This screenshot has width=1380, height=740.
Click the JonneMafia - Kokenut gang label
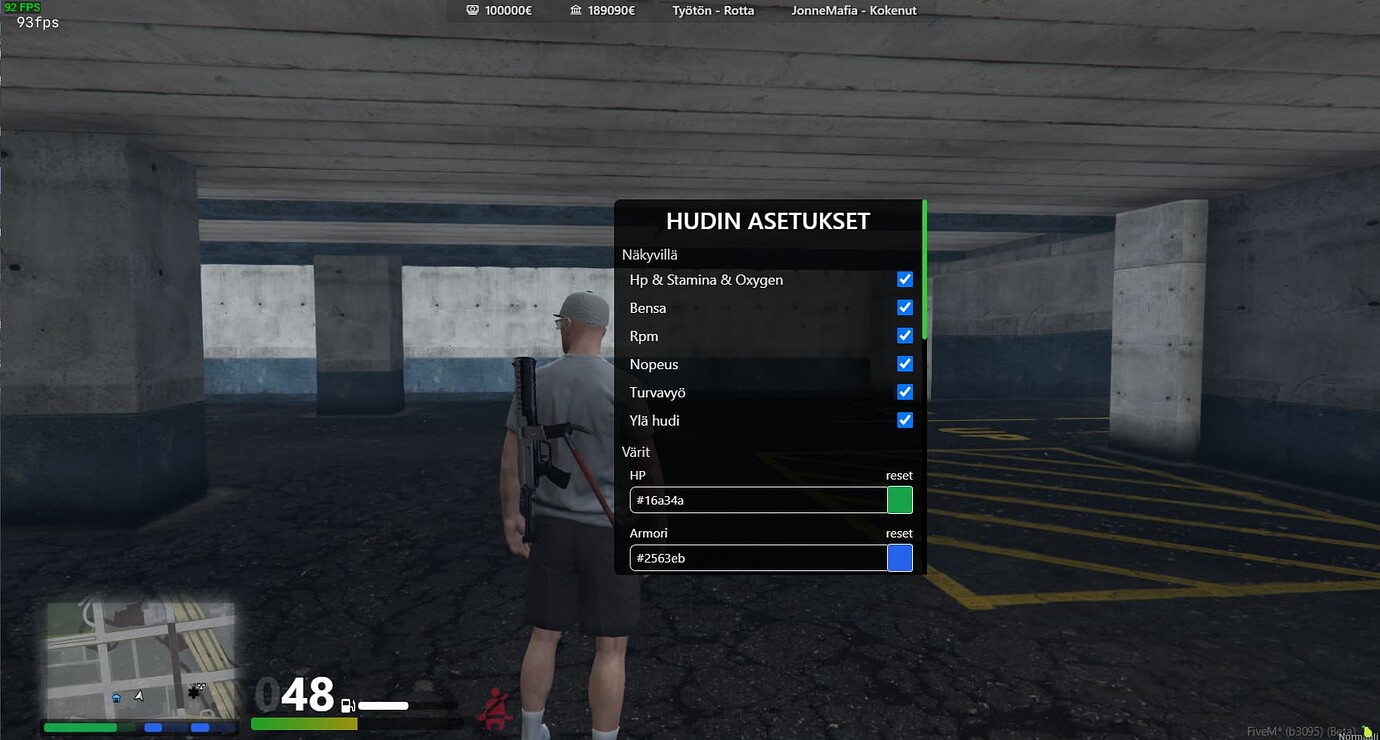pos(853,11)
